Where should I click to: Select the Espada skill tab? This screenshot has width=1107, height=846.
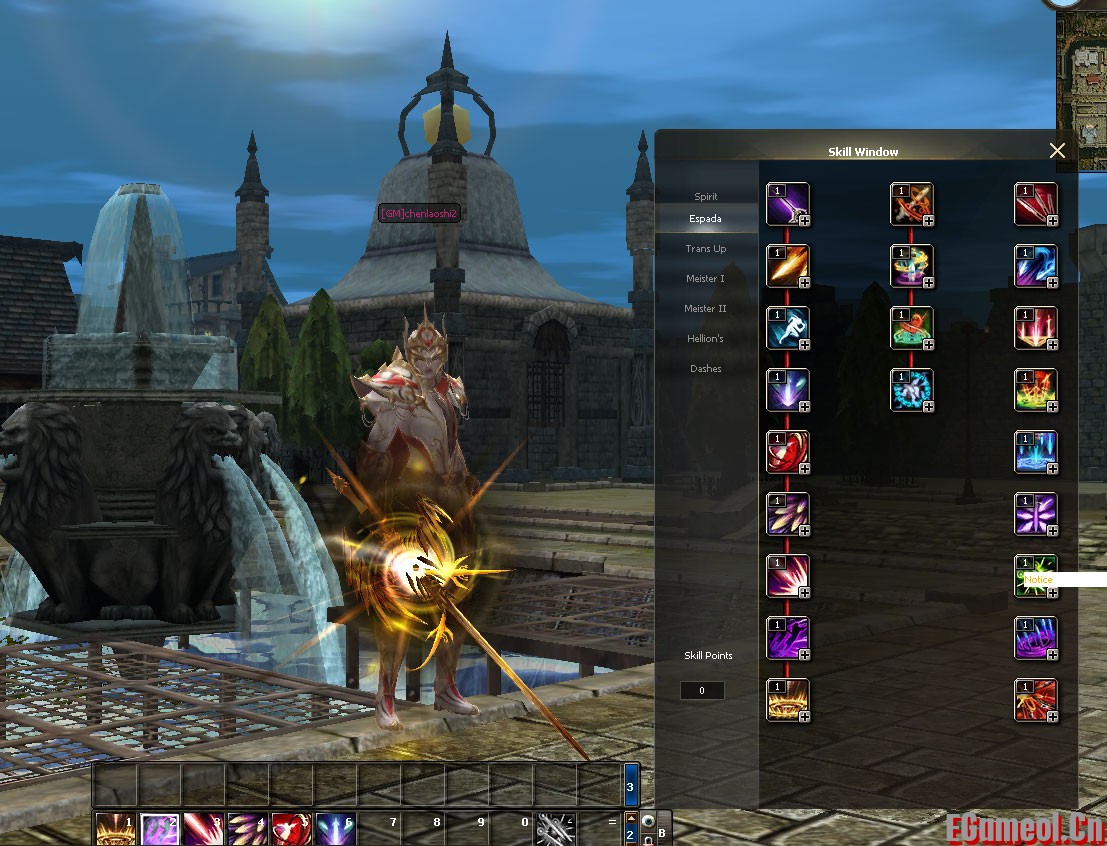pyautogui.click(x=706, y=219)
